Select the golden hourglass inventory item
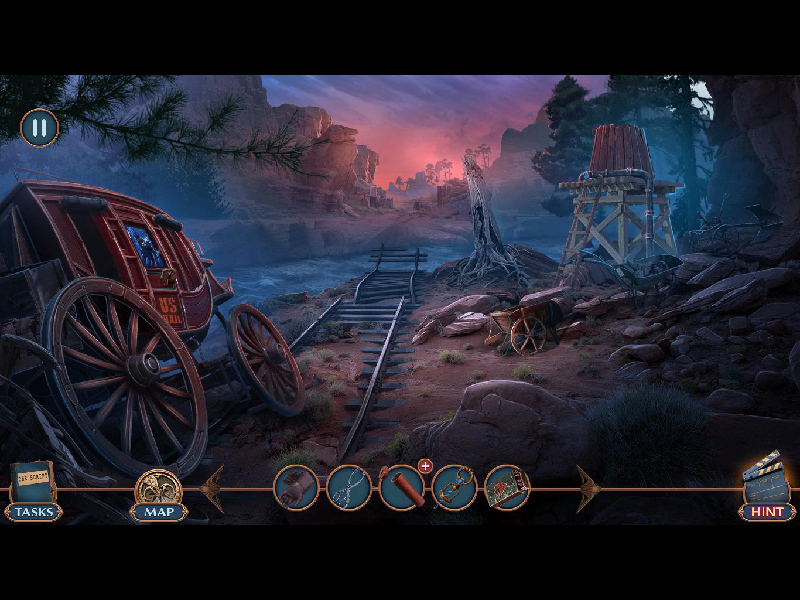Viewport: 800px width, 600px height. click(454, 488)
